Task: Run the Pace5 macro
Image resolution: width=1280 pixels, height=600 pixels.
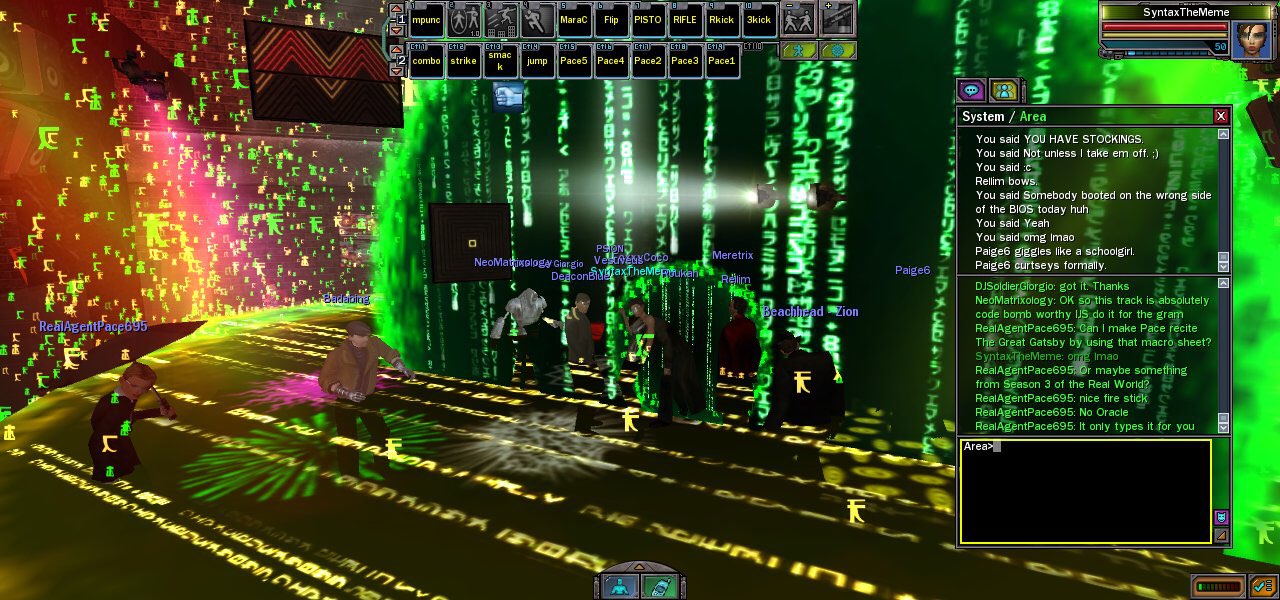Action: (574, 61)
